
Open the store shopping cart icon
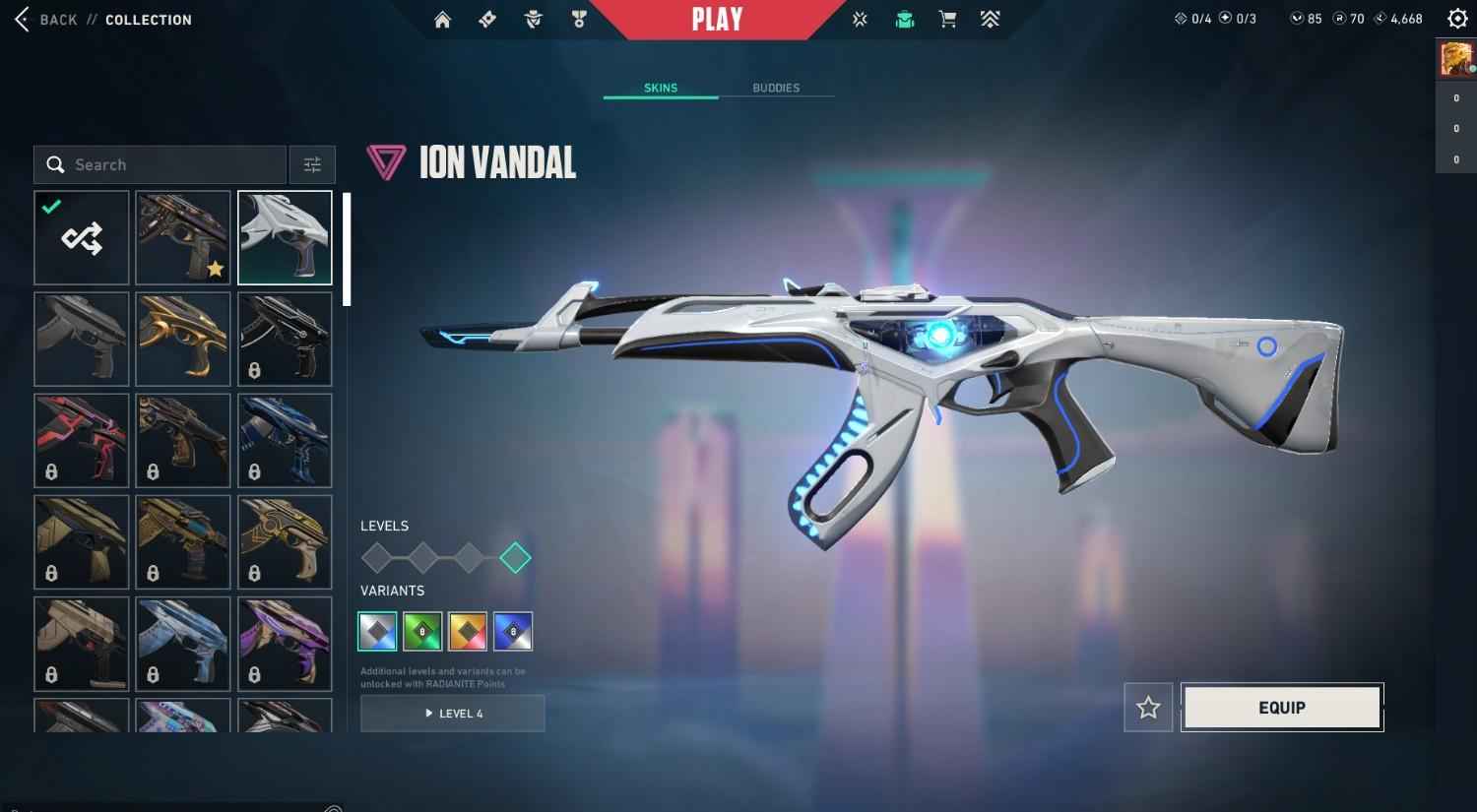[x=947, y=20]
